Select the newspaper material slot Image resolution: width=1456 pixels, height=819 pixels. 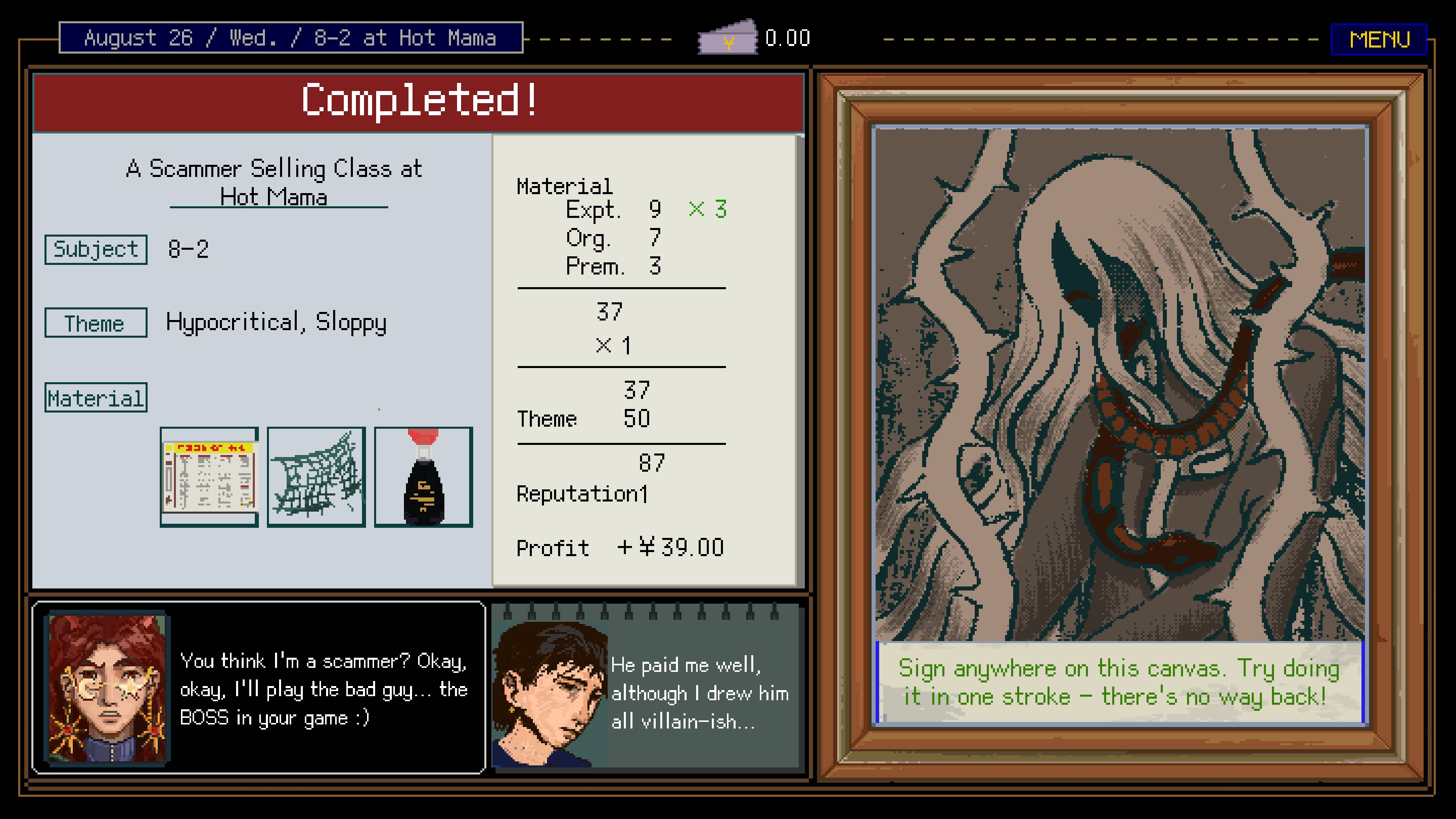tap(209, 476)
